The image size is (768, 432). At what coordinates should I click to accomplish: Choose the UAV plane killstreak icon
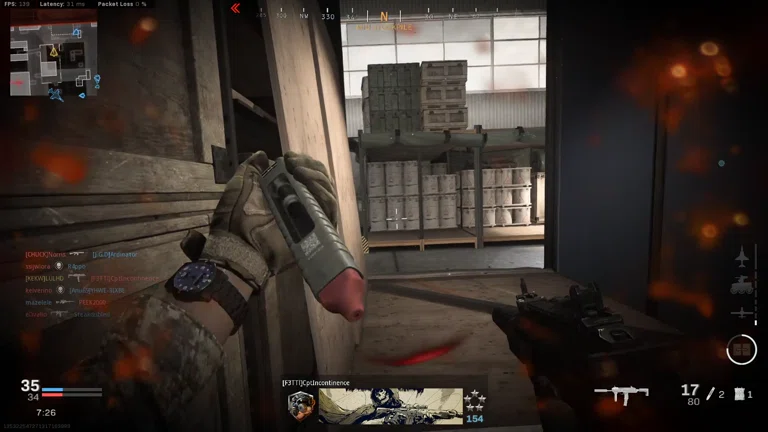[x=743, y=313]
